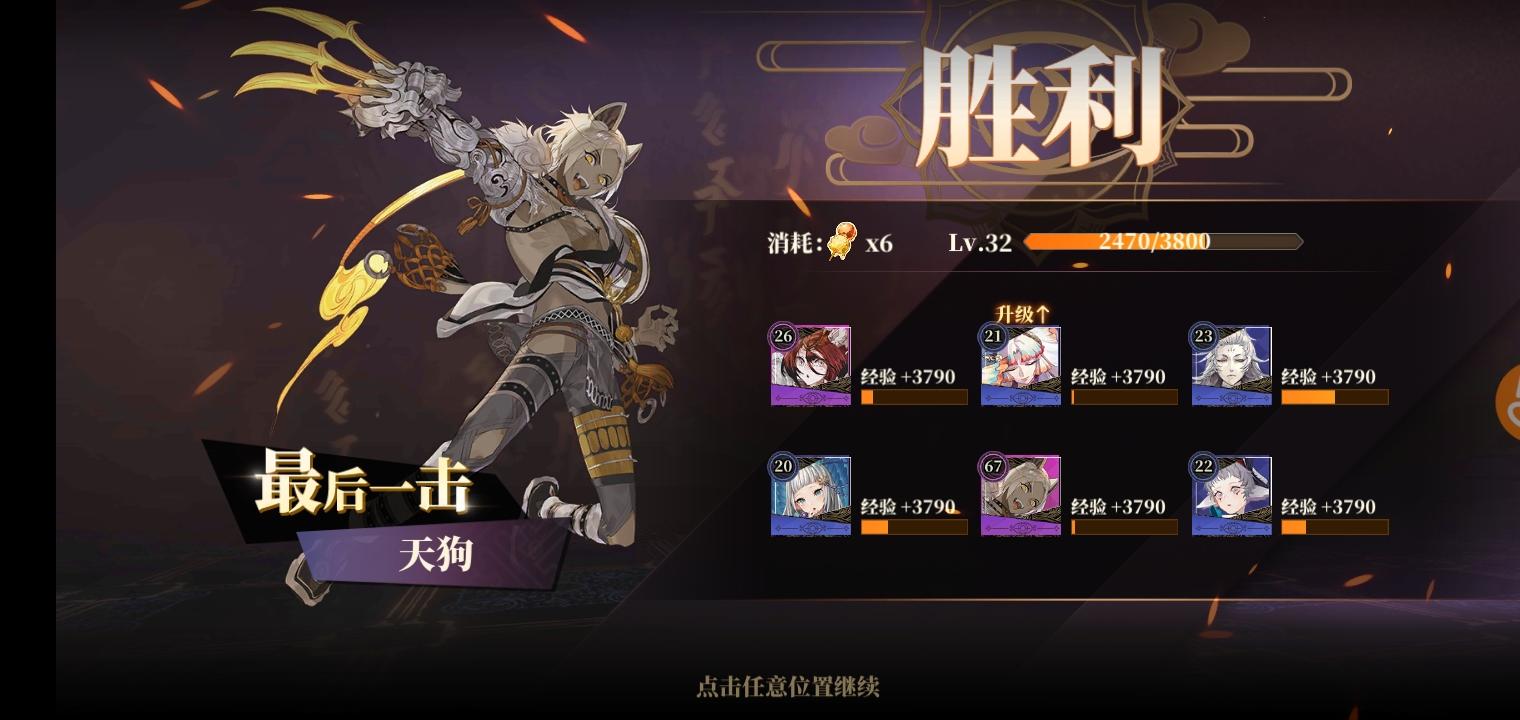
Task: Open the top-left character portrait at level 26
Action: point(810,364)
